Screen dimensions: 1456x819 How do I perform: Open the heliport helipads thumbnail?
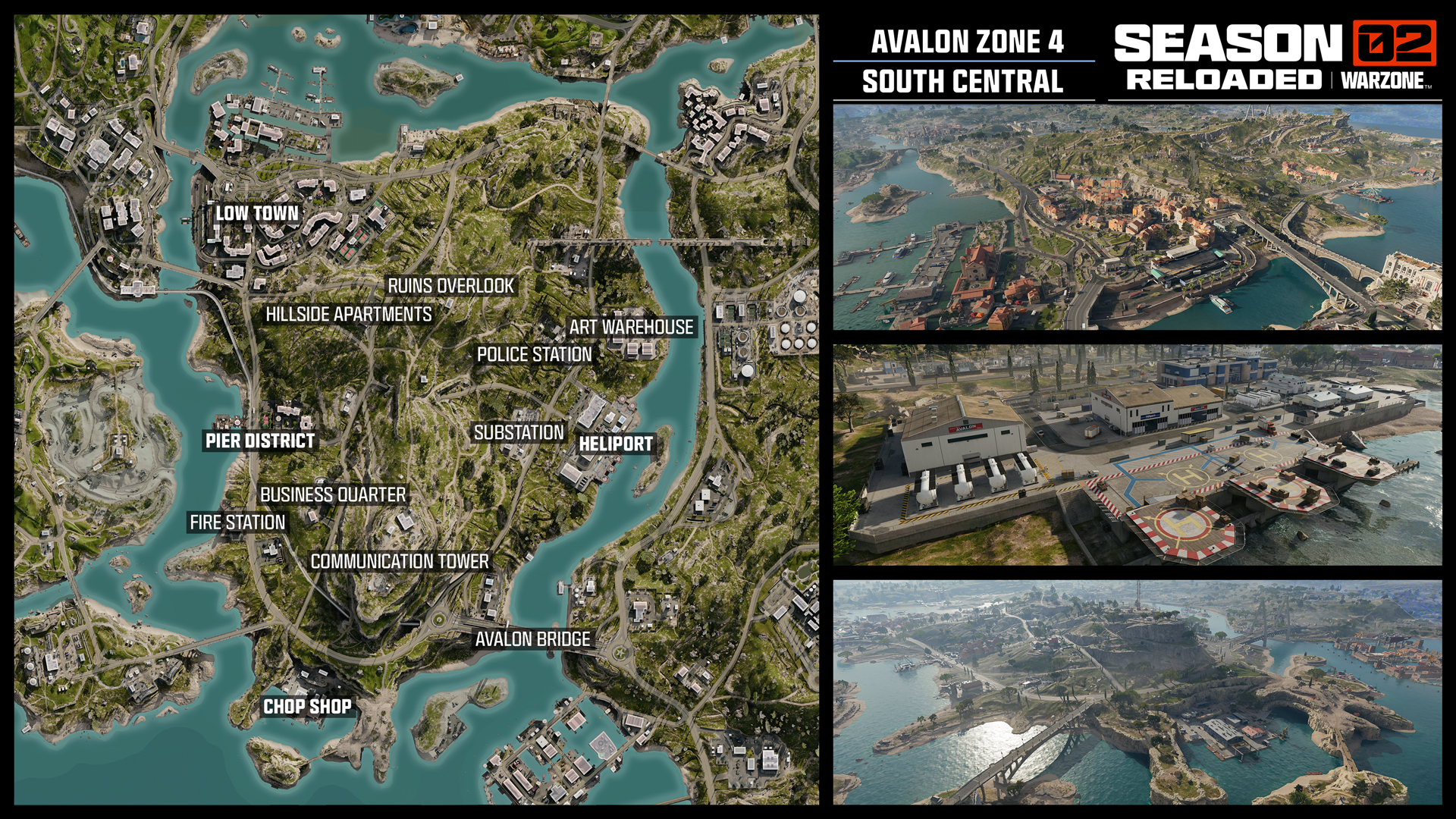(1137, 455)
